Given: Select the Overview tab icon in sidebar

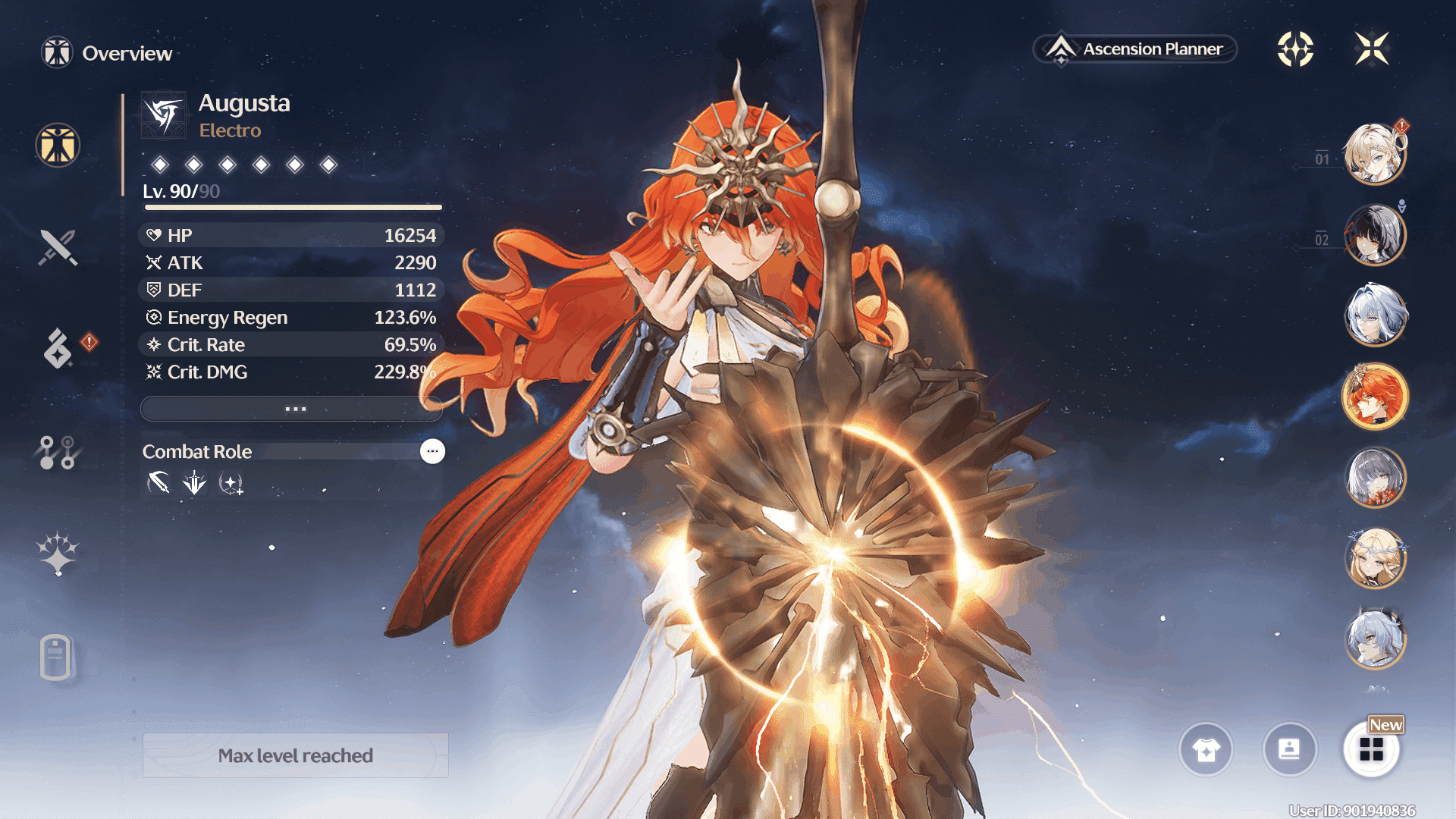Looking at the screenshot, I should [58, 145].
